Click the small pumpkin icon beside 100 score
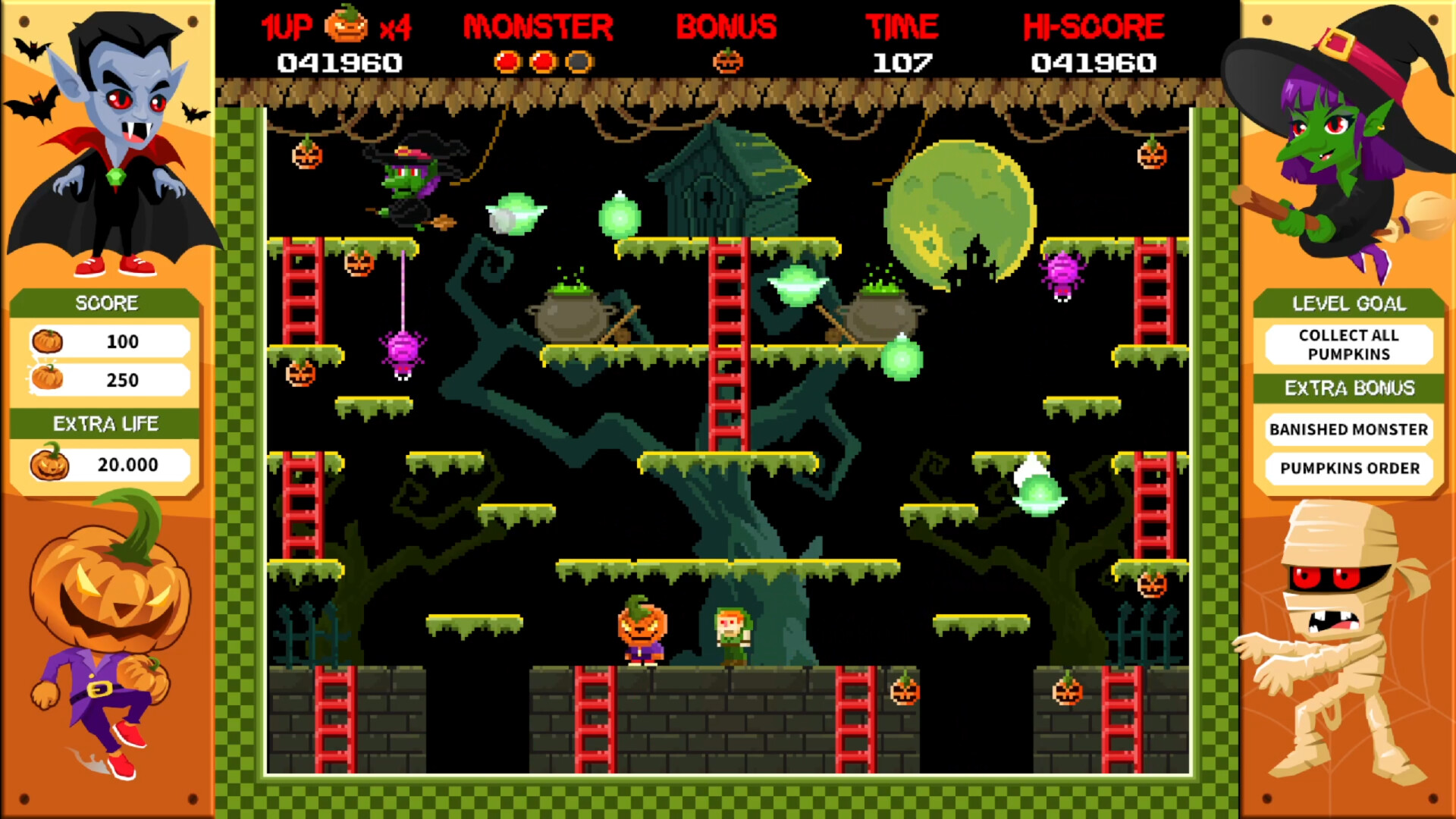1456x819 pixels. point(47,342)
